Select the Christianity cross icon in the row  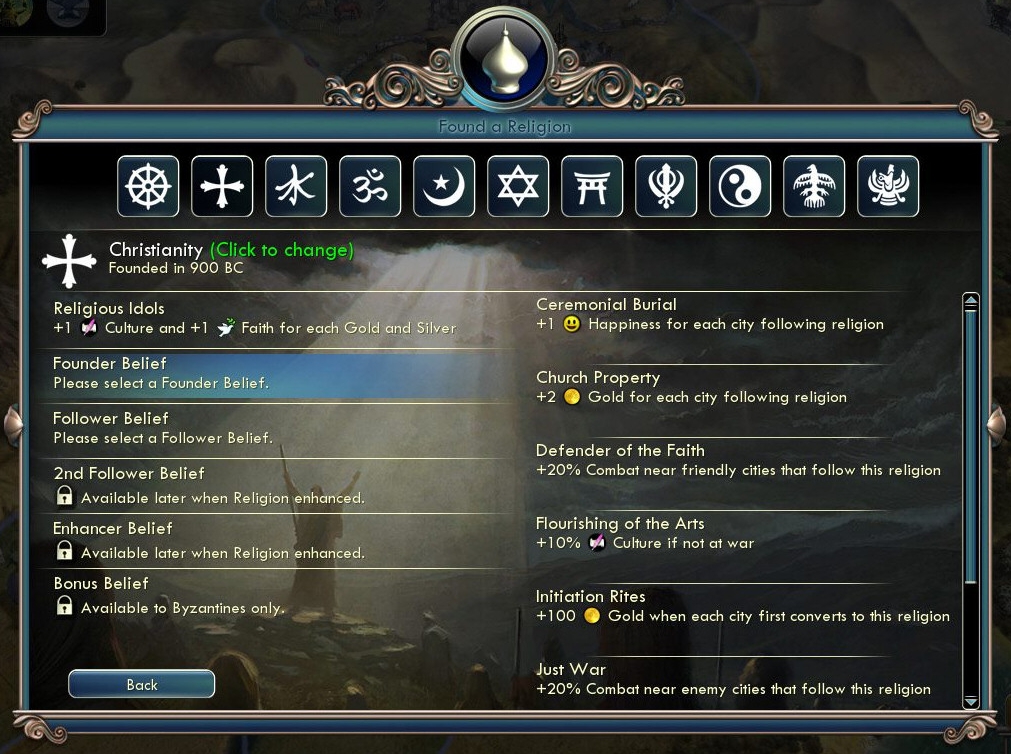[x=222, y=186]
